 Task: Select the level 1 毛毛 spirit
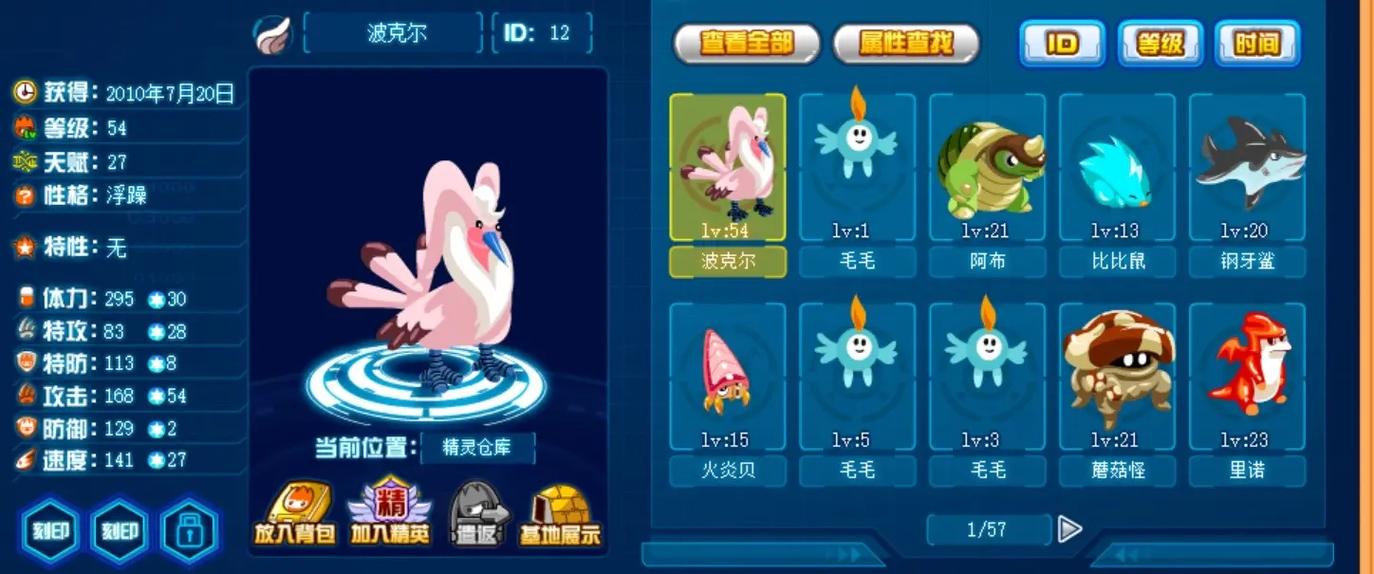[x=857, y=168]
